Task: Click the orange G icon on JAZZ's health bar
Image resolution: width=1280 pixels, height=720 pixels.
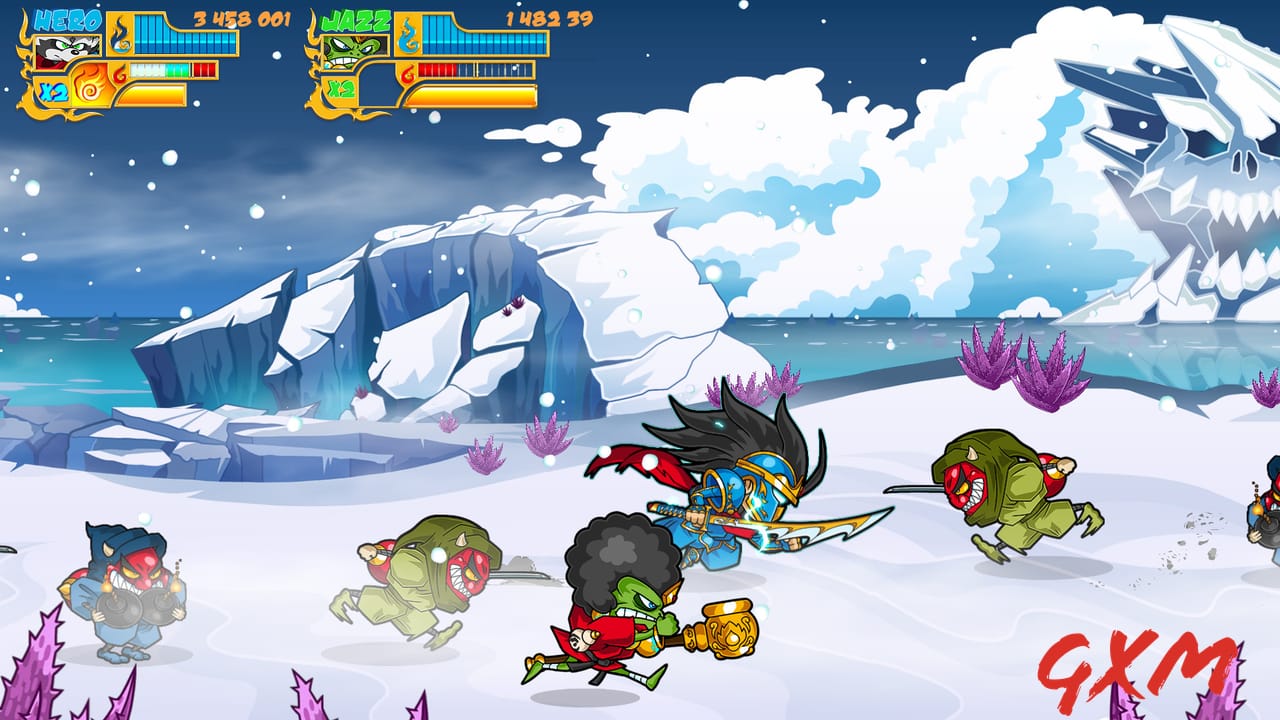Action: click(x=405, y=72)
